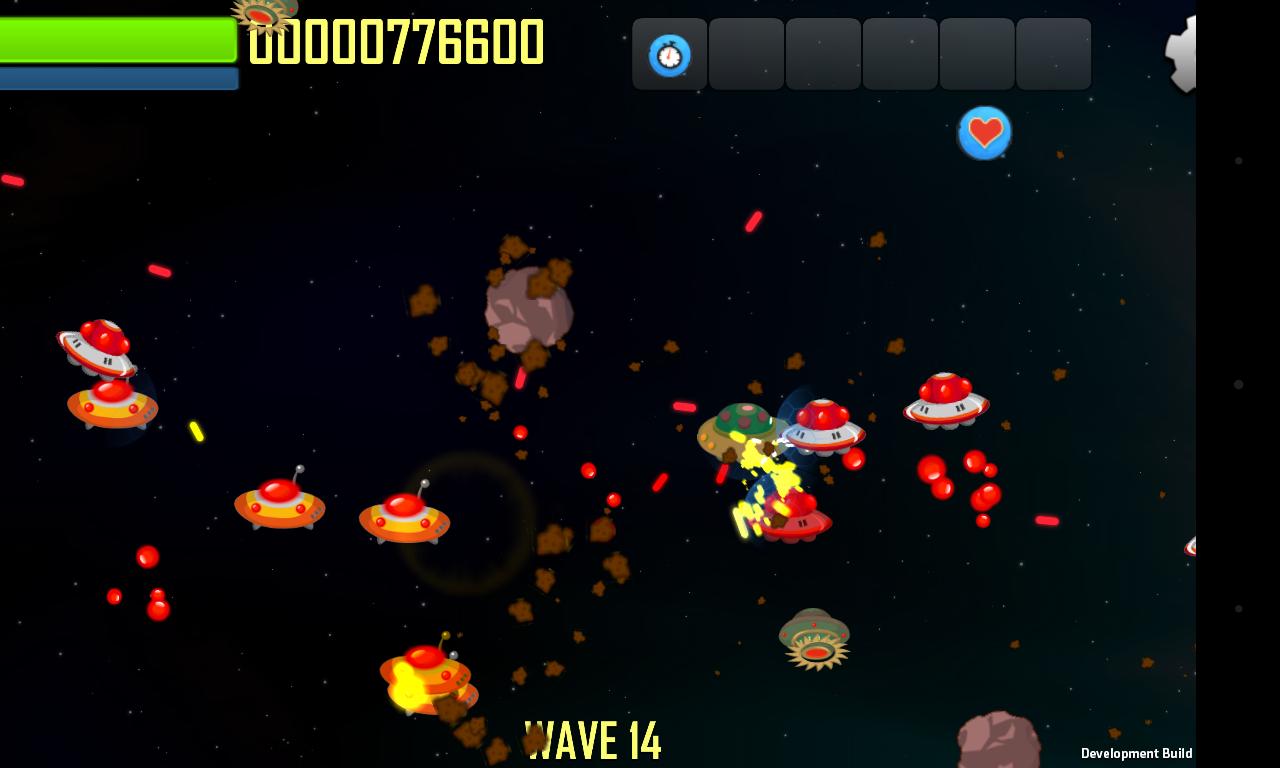Screen dimensions: 1280x768
Task: Collect the blue heart power-up icon
Action: [x=985, y=132]
